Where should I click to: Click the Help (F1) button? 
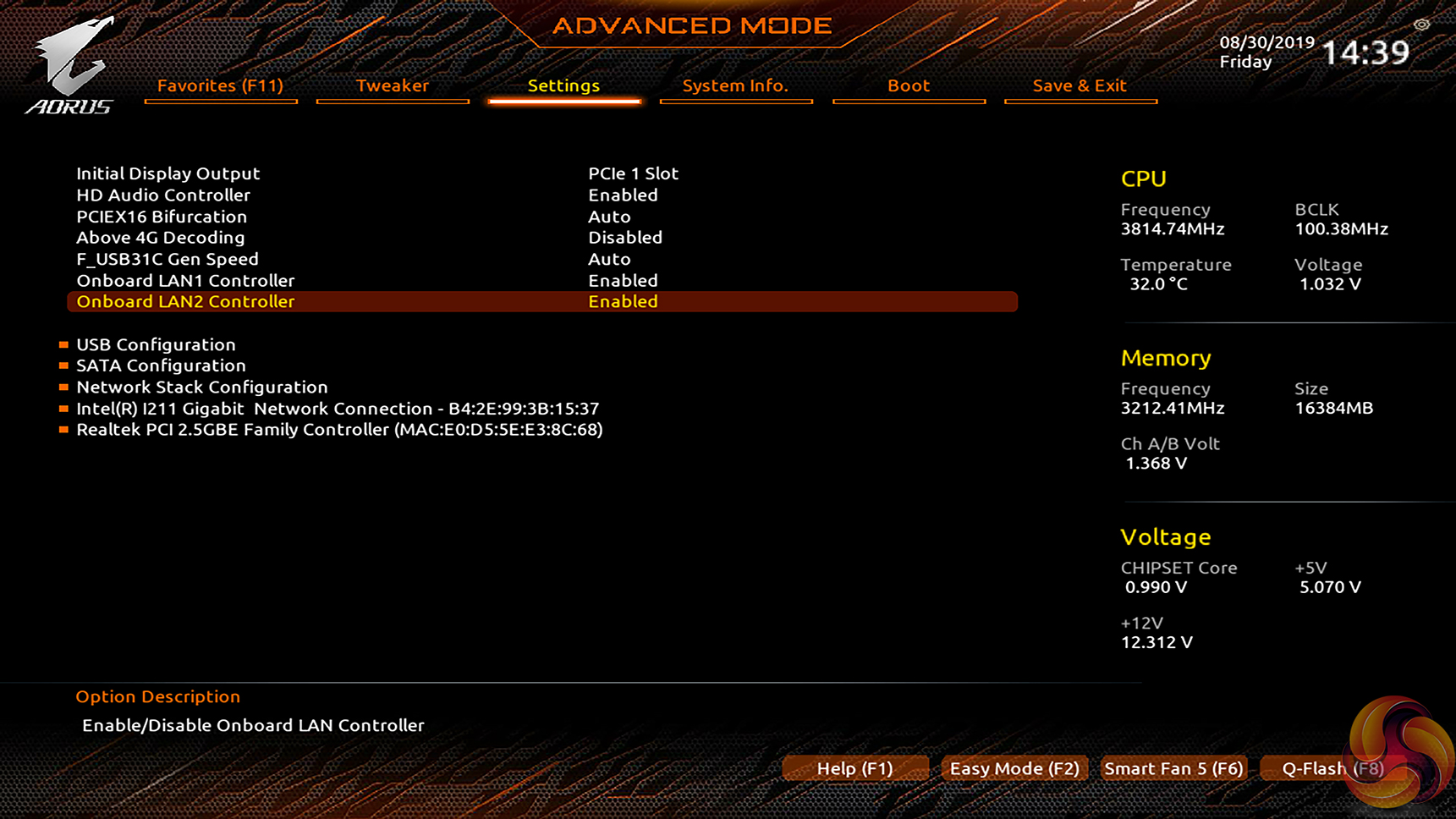[x=854, y=768]
